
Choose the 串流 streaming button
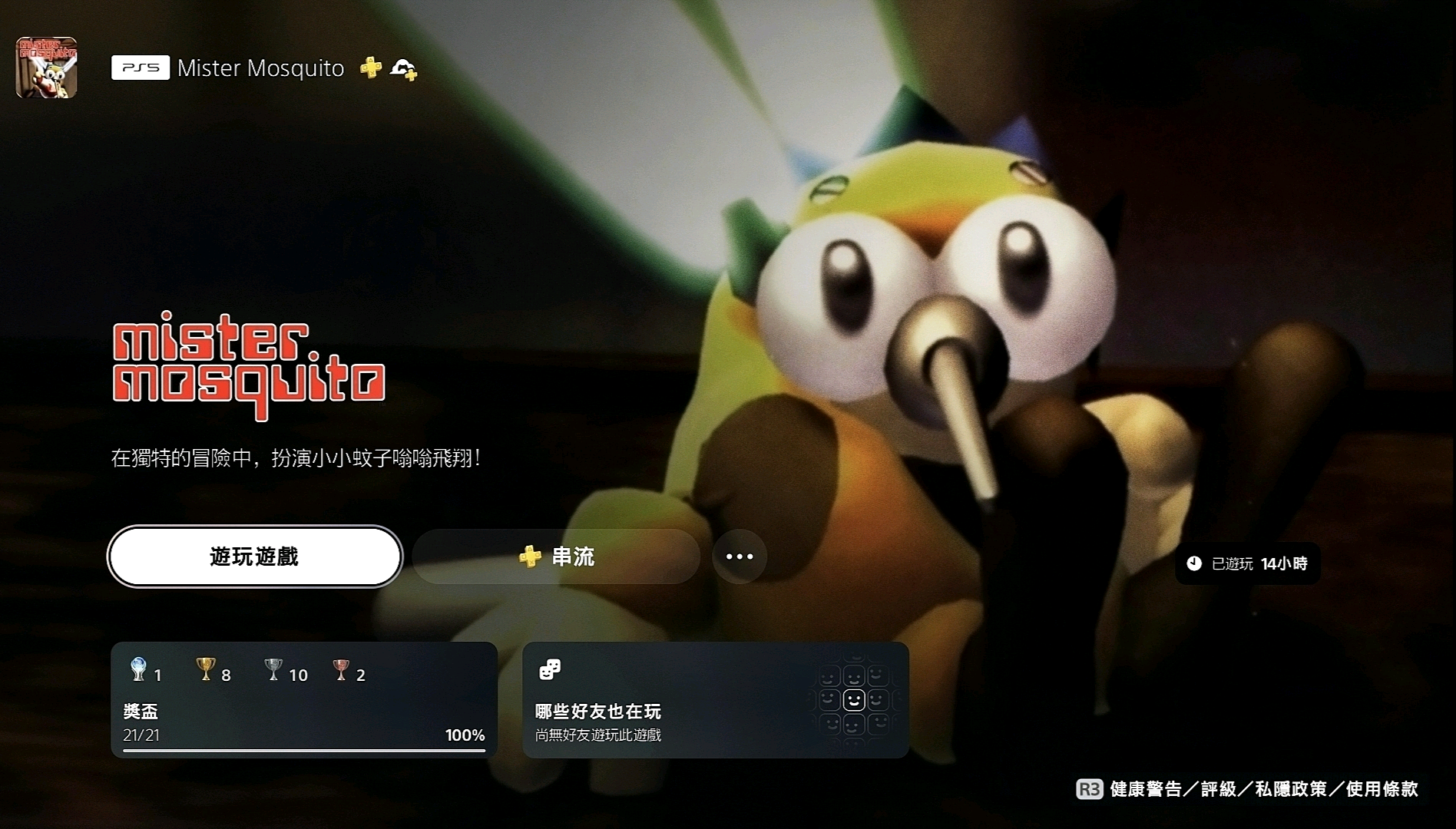tap(557, 557)
